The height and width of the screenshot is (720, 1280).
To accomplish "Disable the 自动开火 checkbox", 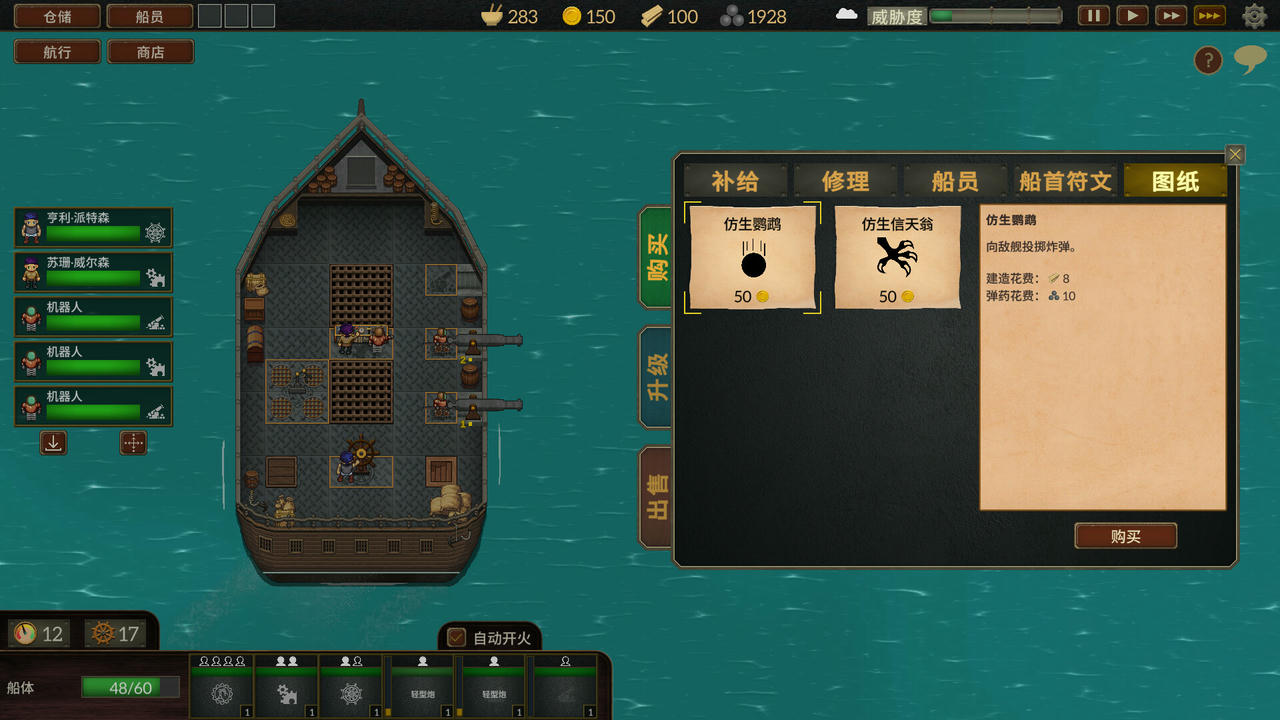I will 457,637.
